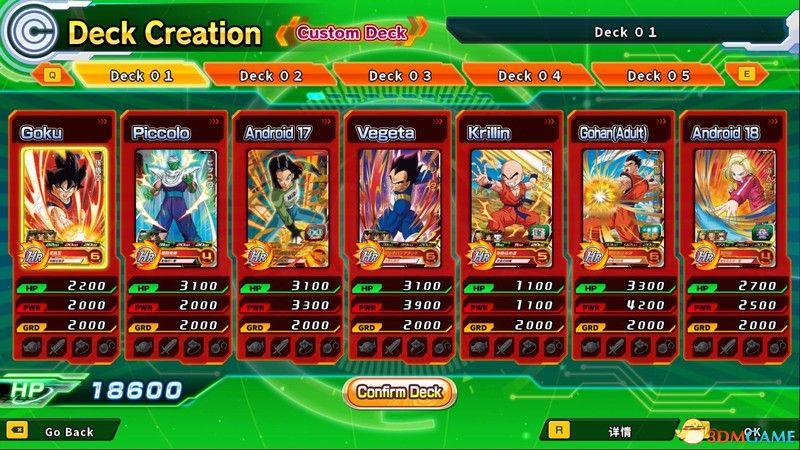Pick the Gohan (Adult) card
Screen dimensions: 800x450
tap(622, 200)
